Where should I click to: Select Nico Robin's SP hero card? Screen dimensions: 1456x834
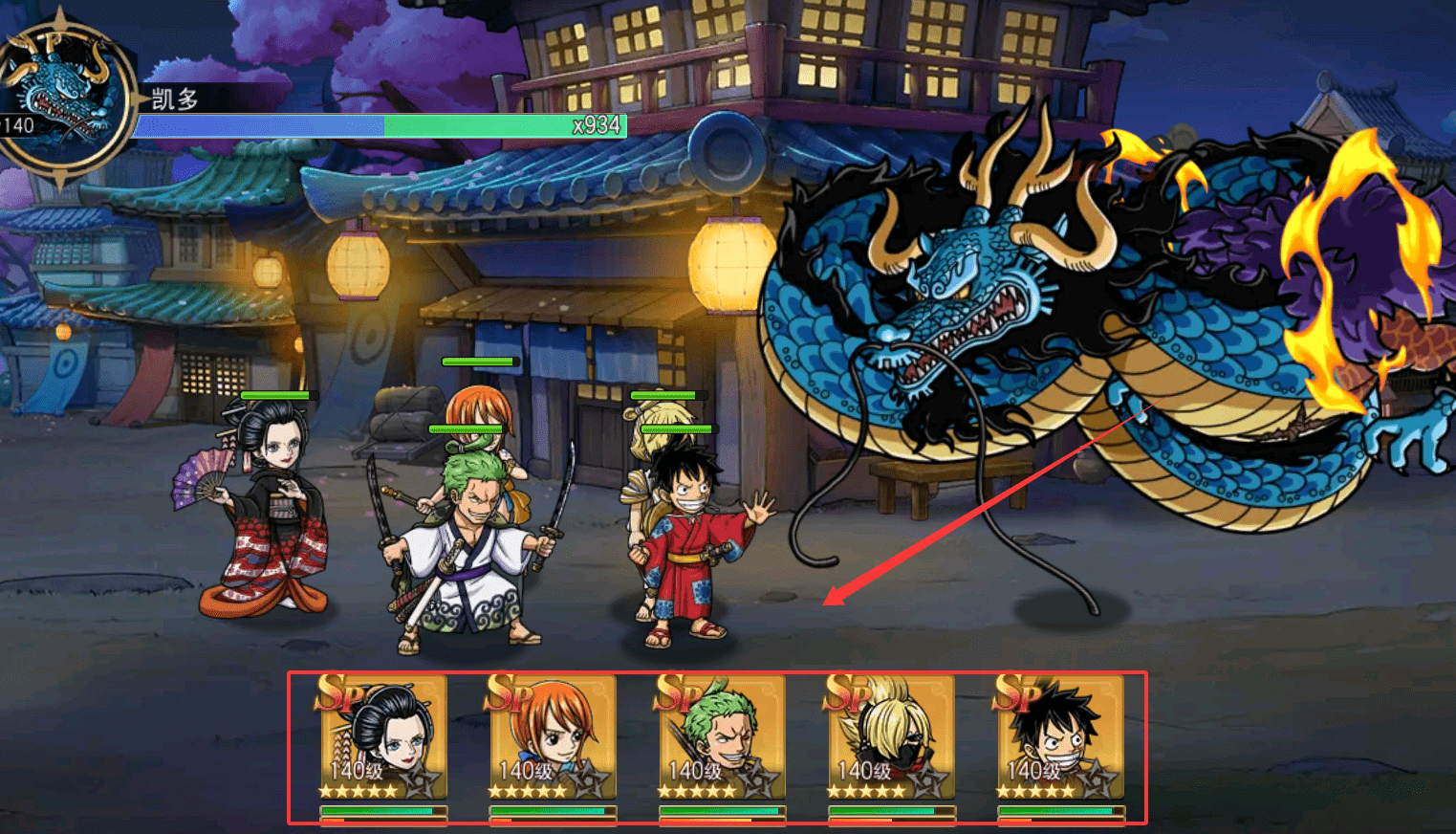tap(382, 737)
